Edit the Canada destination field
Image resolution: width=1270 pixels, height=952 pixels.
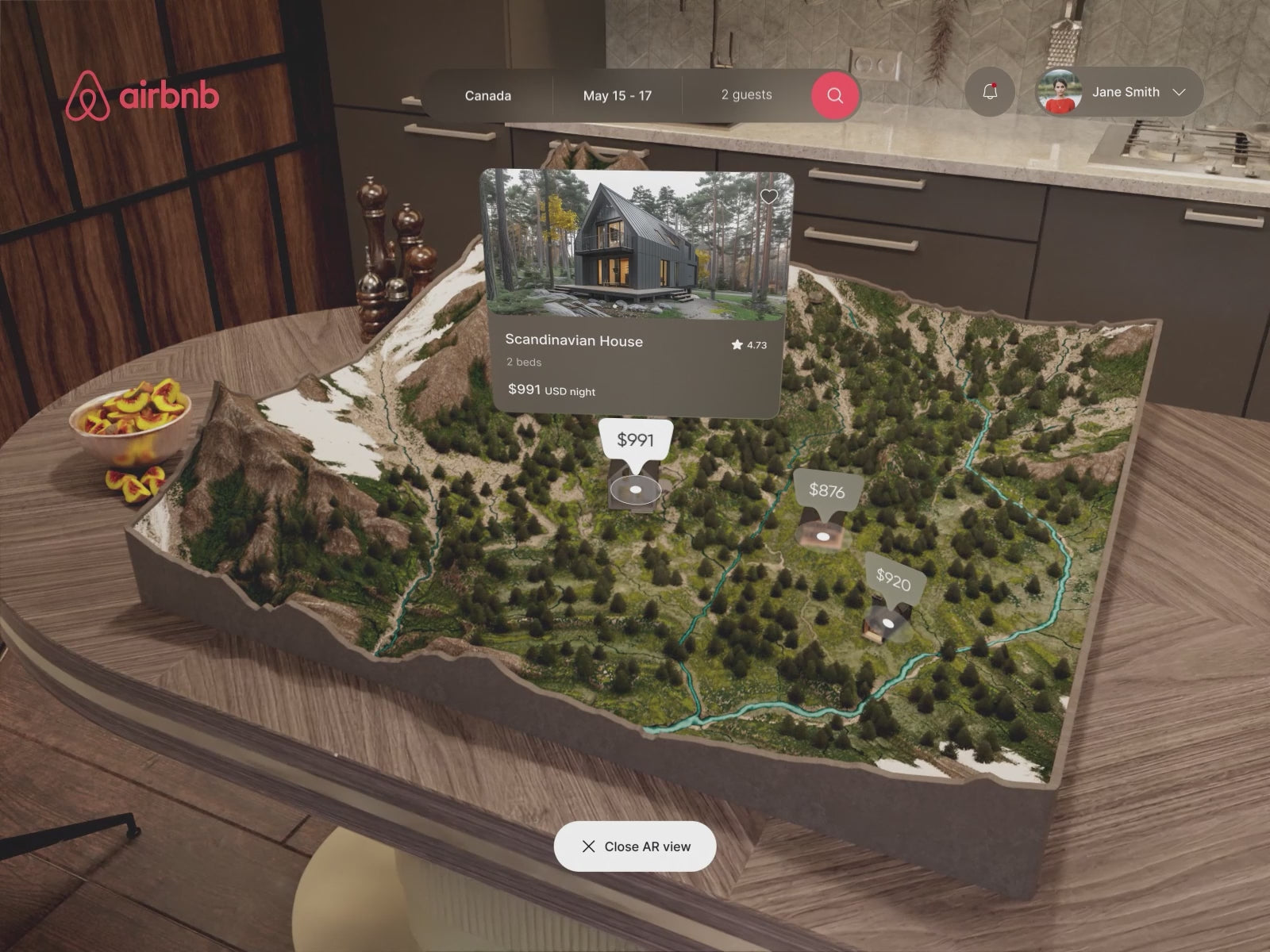coord(487,96)
